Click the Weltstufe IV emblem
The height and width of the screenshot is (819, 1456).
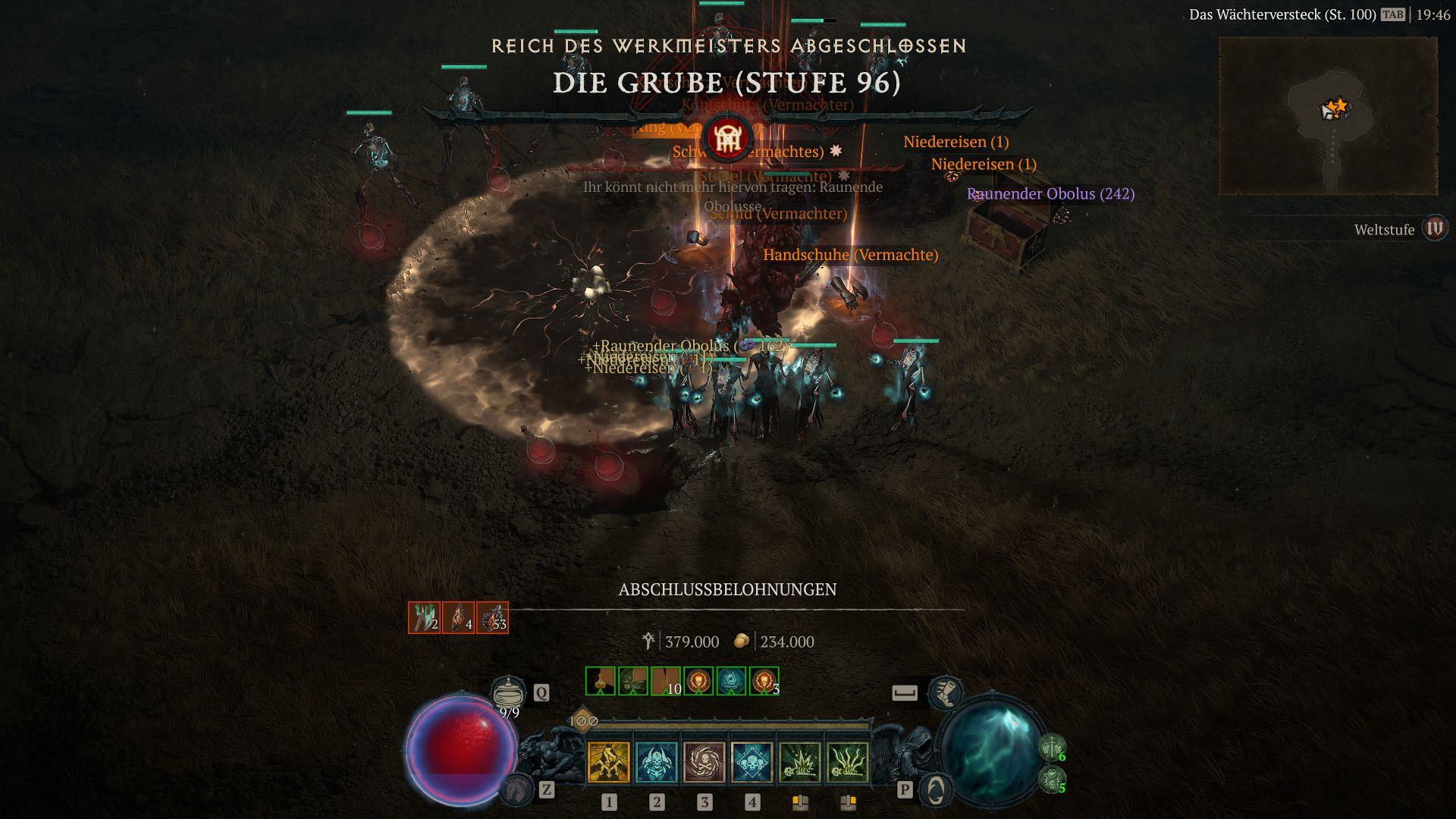1434,228
